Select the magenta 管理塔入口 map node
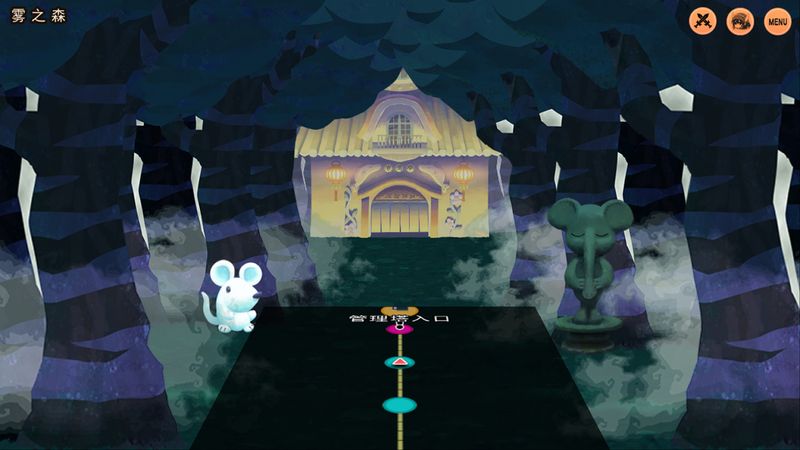This screenshot has width=800, height=450. [x=399, y=329]
